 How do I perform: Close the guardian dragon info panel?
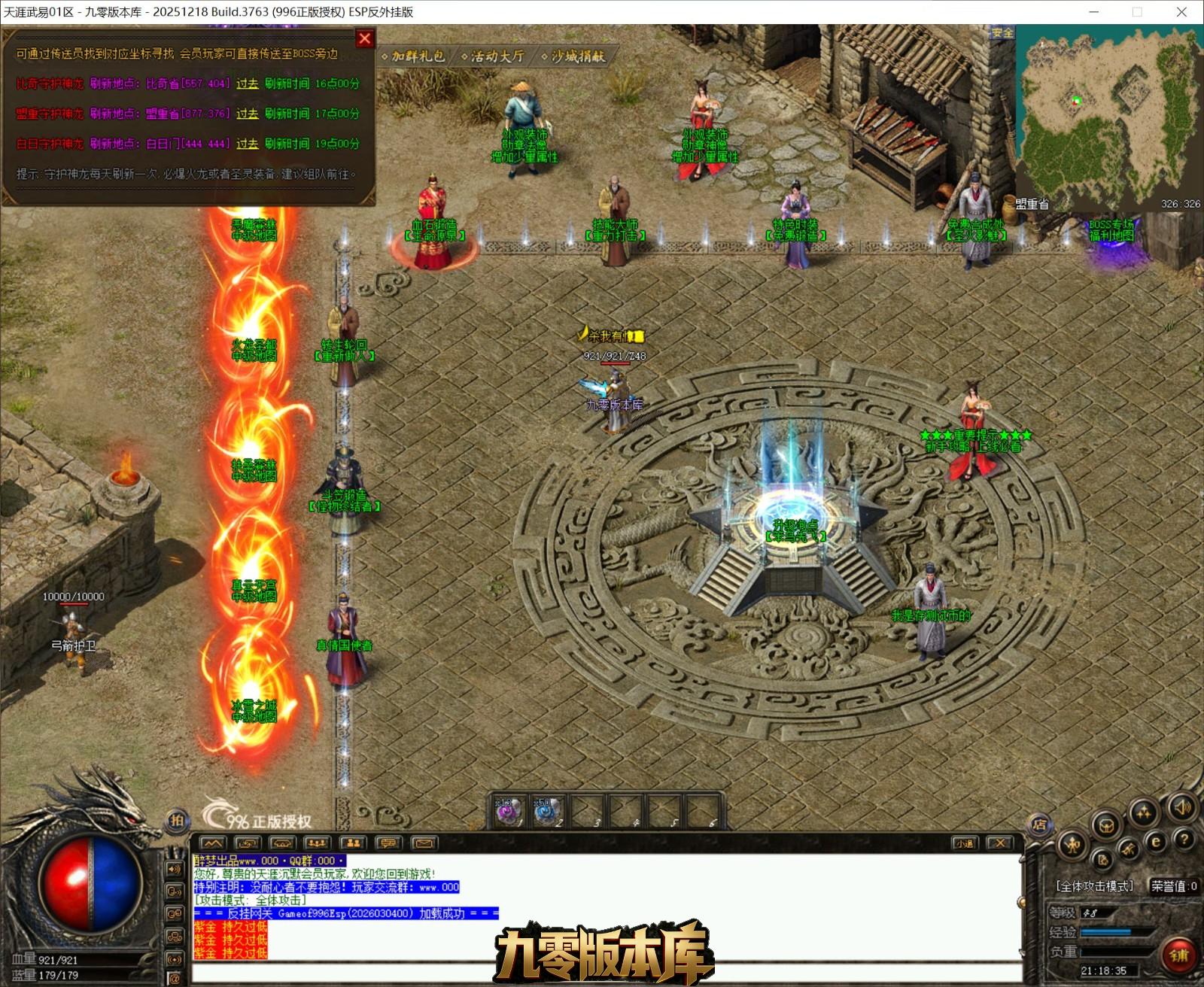[365, 38]
